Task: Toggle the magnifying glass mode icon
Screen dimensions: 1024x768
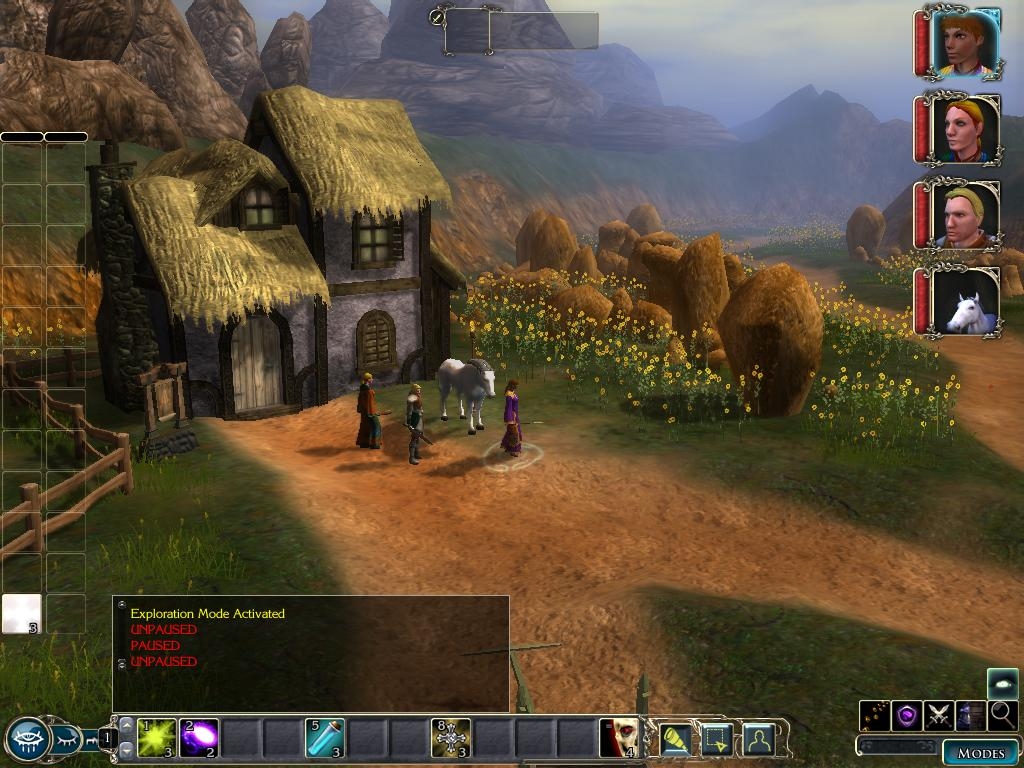Action: 1003,715
